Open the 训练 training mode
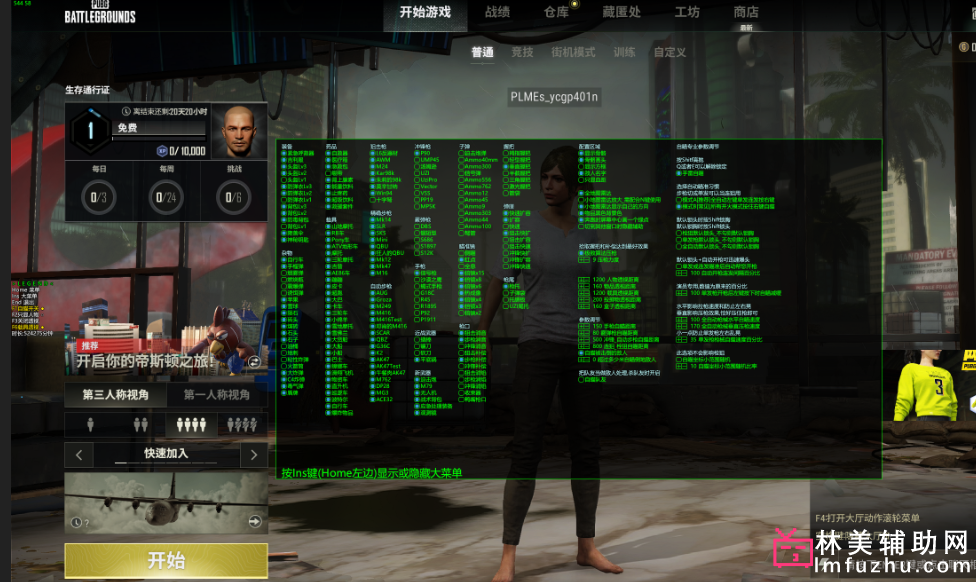Image resolution: width=976 pixels, height=582 pixels. pos(624,52)
